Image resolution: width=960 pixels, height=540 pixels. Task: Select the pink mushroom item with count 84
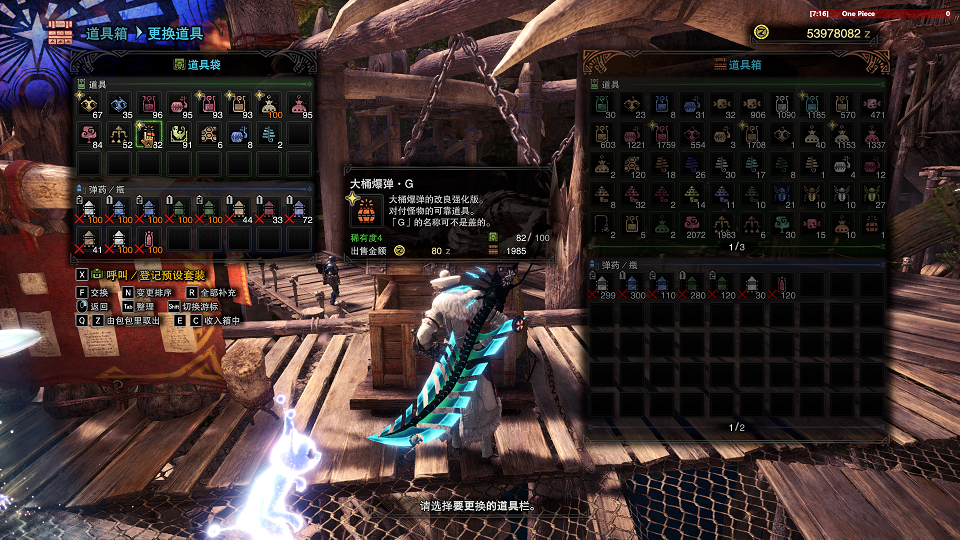tap(89, 134)
